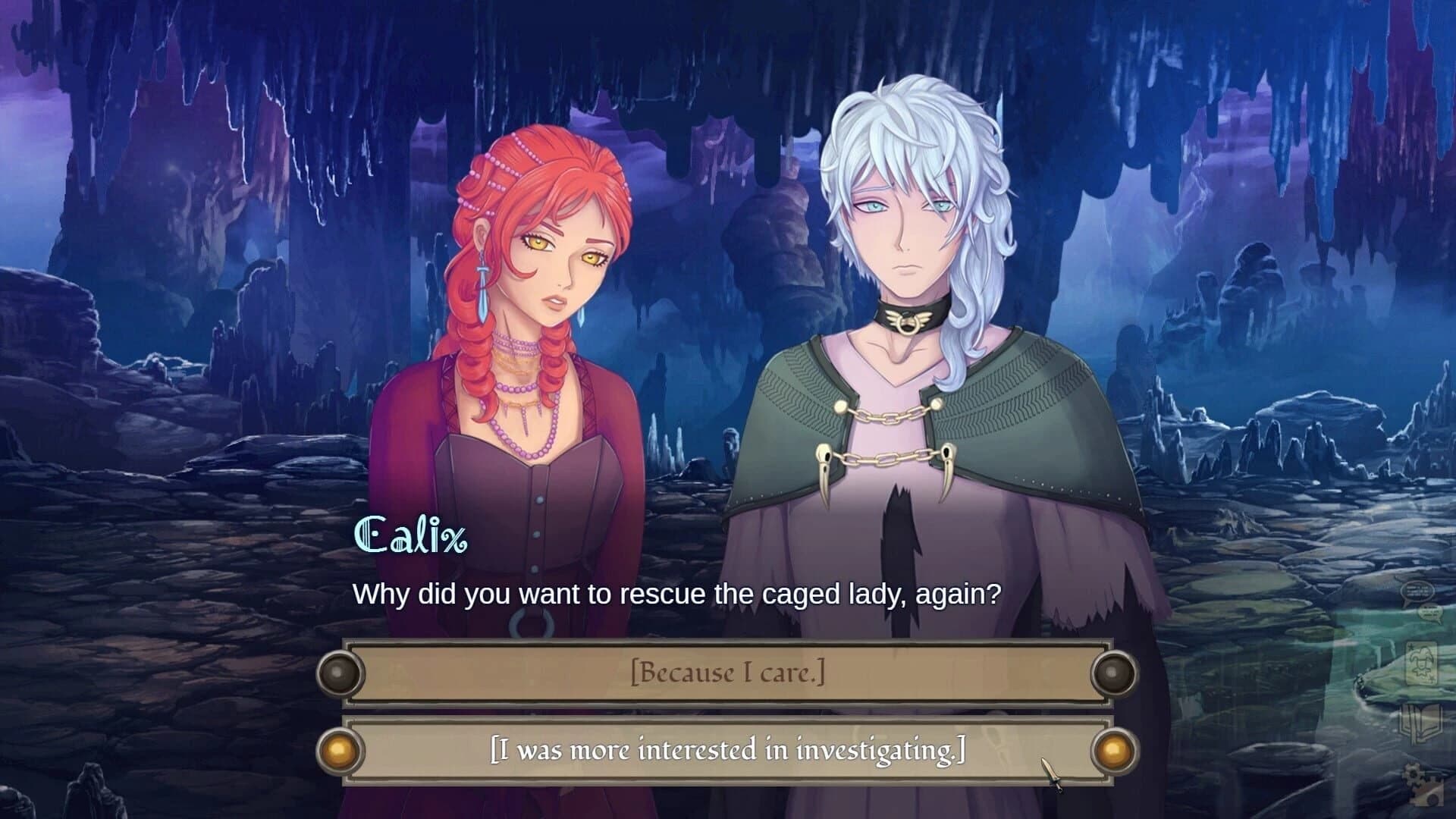Click the star corner of the card icon
Screen dimensions: 1456x819
coord(1410,646)
